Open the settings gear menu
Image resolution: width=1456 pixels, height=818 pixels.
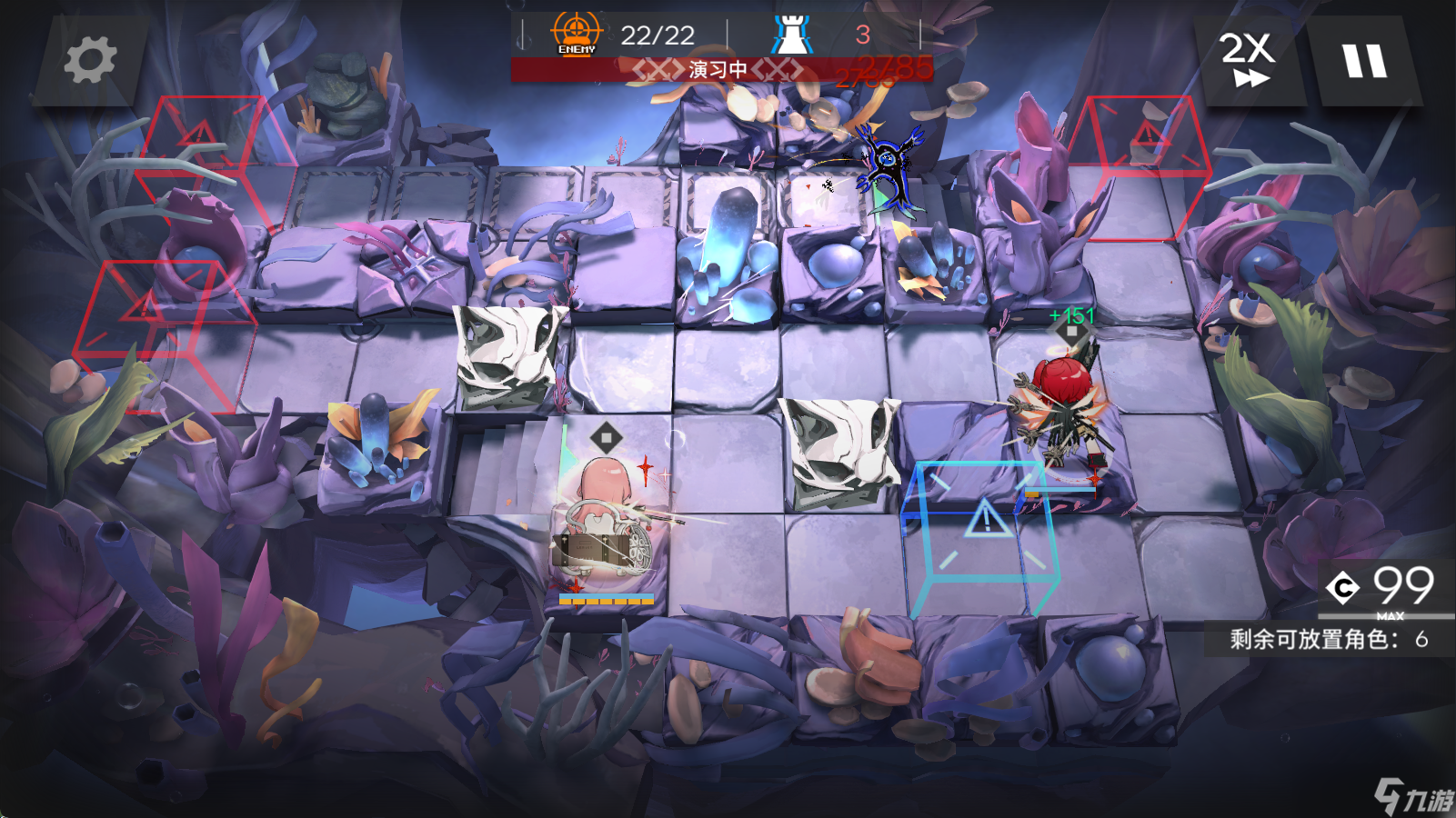[90, 60]
